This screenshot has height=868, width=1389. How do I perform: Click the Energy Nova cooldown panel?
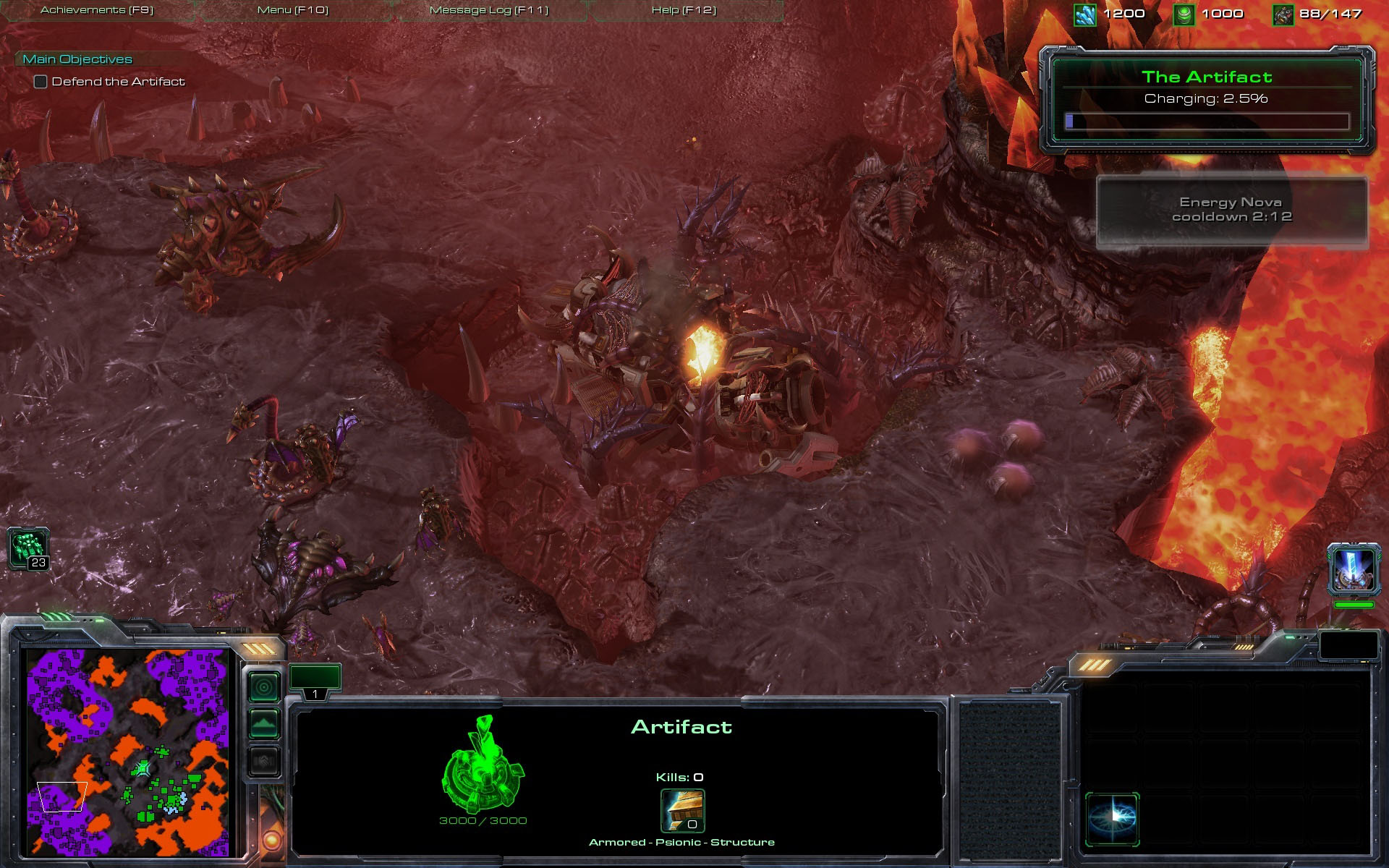tap(1232, 211)
